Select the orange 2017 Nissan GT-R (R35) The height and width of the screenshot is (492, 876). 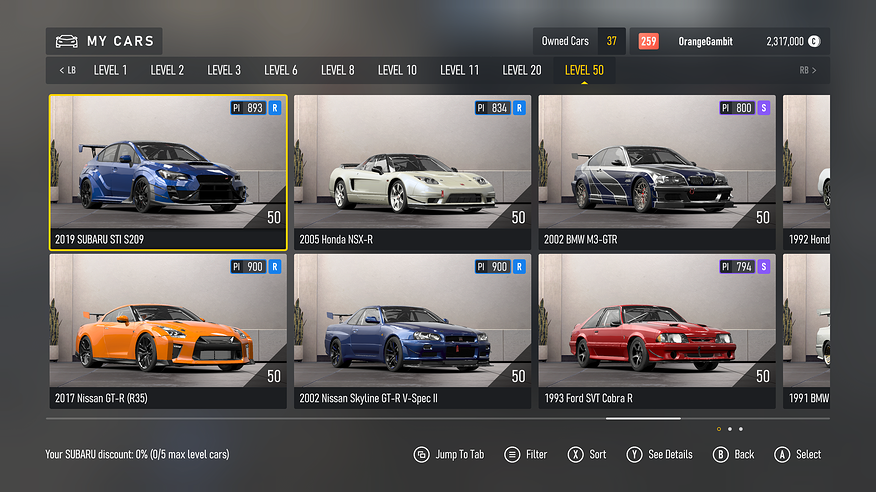[x=168, y=331]
